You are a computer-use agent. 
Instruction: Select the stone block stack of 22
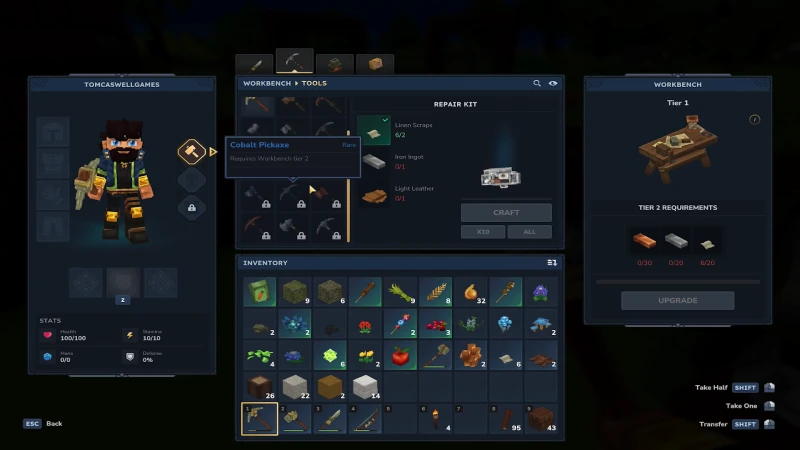click(295, 387)
